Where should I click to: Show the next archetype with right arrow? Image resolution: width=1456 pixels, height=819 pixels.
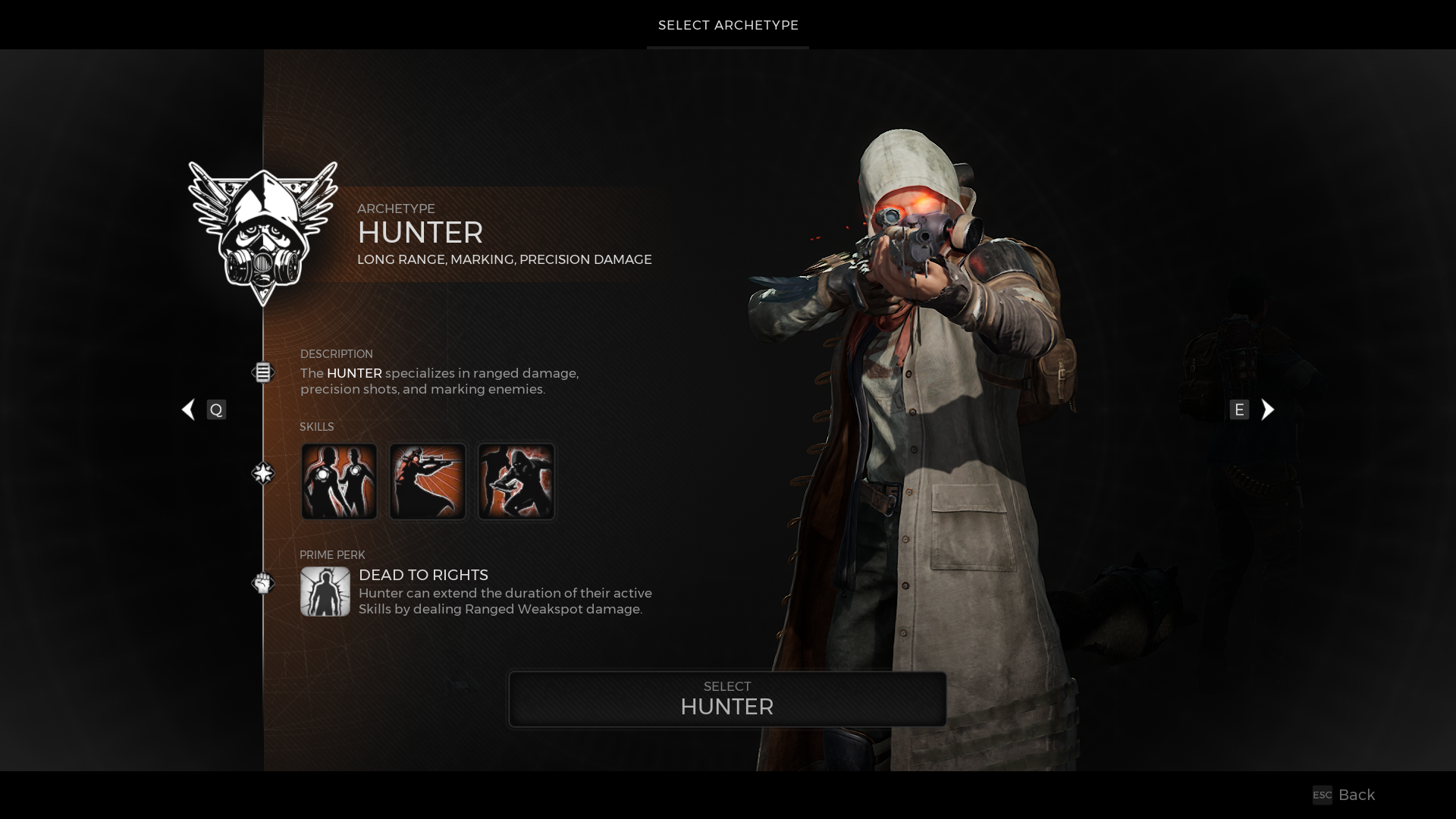1267,409
